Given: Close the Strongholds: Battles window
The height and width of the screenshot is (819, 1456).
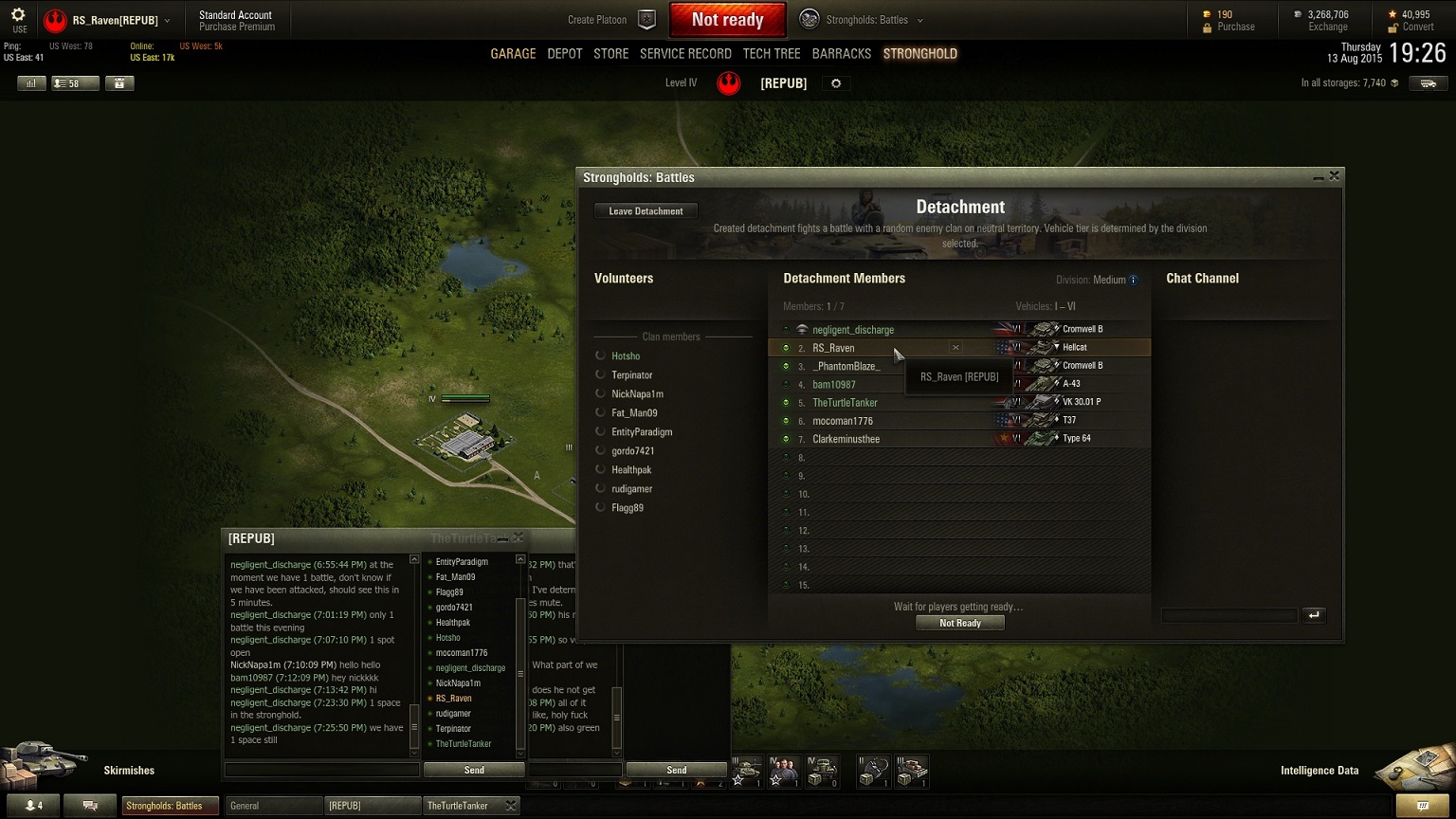Looking at the screenshot, I should (x=1335, y=176).
